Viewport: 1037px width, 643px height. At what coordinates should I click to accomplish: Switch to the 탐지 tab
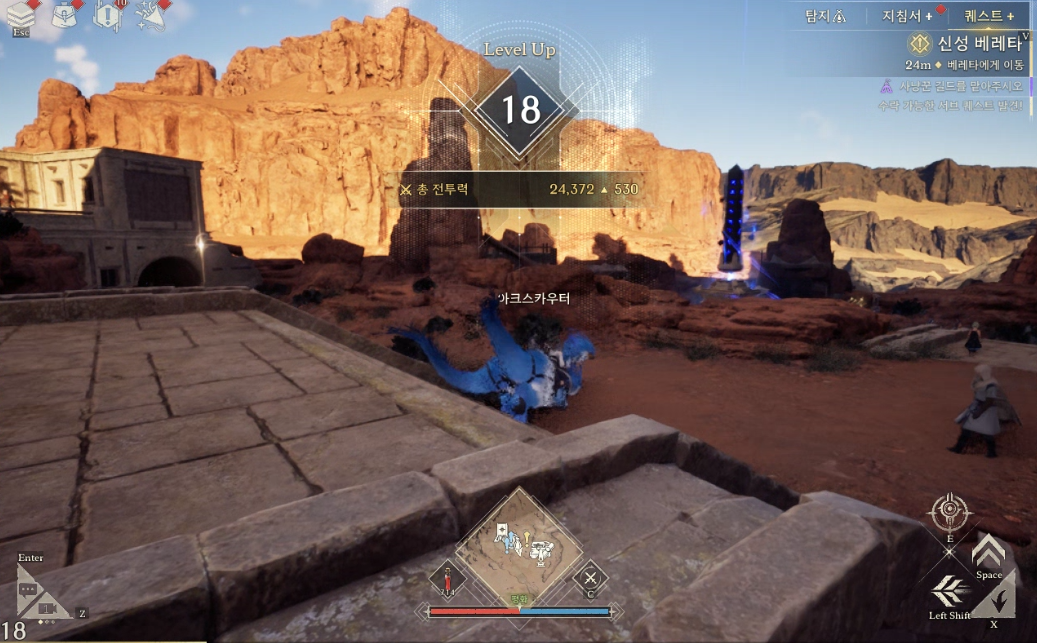pos(826,16)
